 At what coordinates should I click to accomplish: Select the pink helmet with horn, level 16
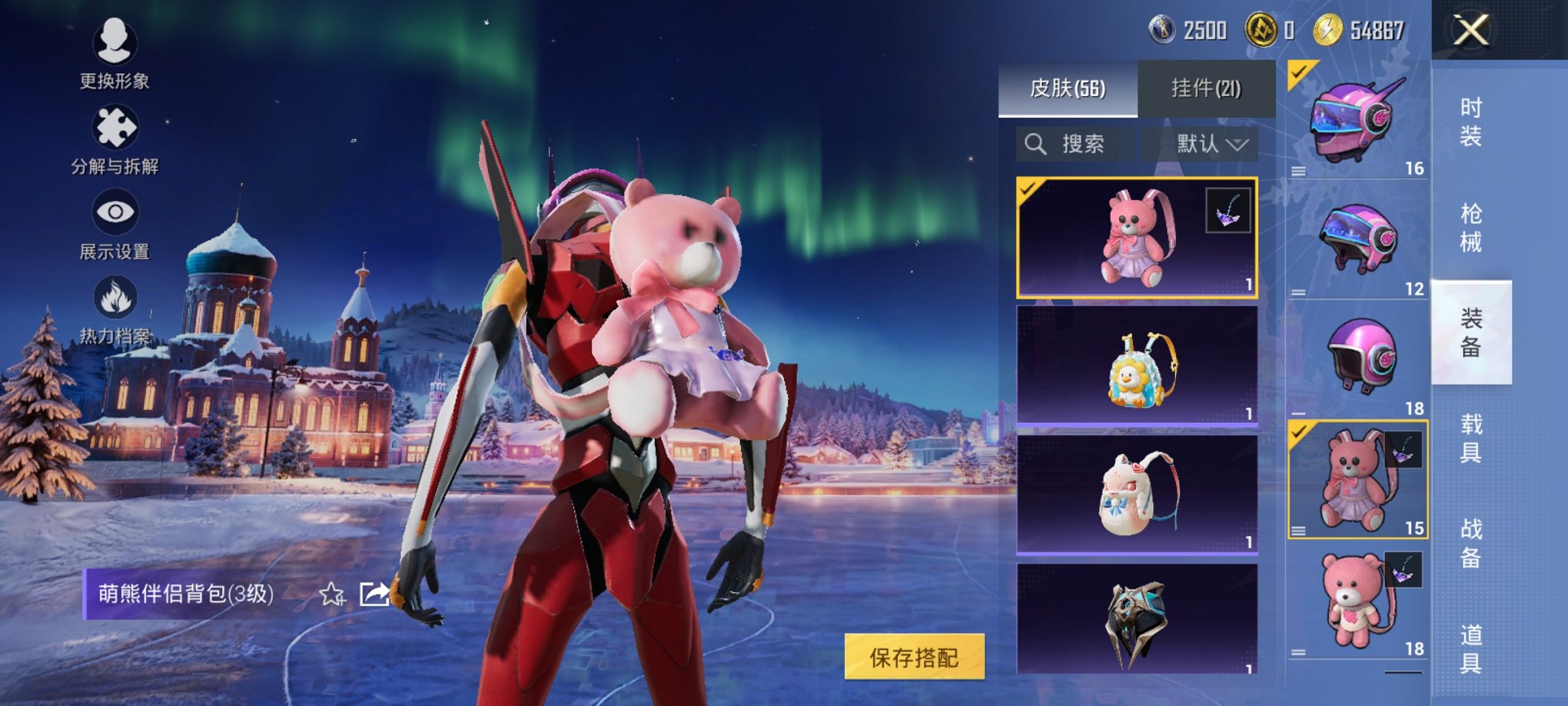coord(1357,120)
